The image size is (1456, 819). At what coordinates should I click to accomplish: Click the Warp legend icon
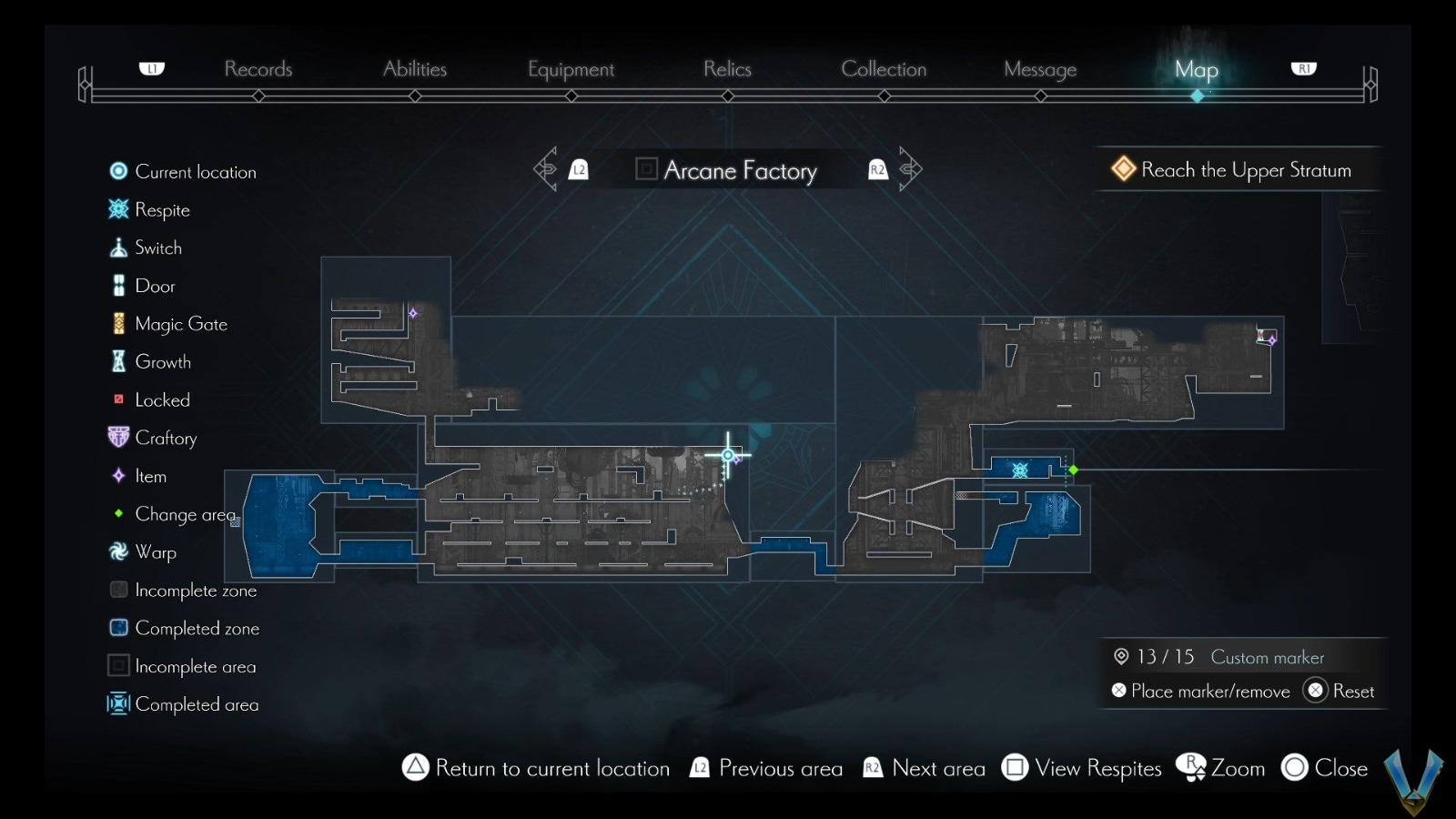coord(118,552)
